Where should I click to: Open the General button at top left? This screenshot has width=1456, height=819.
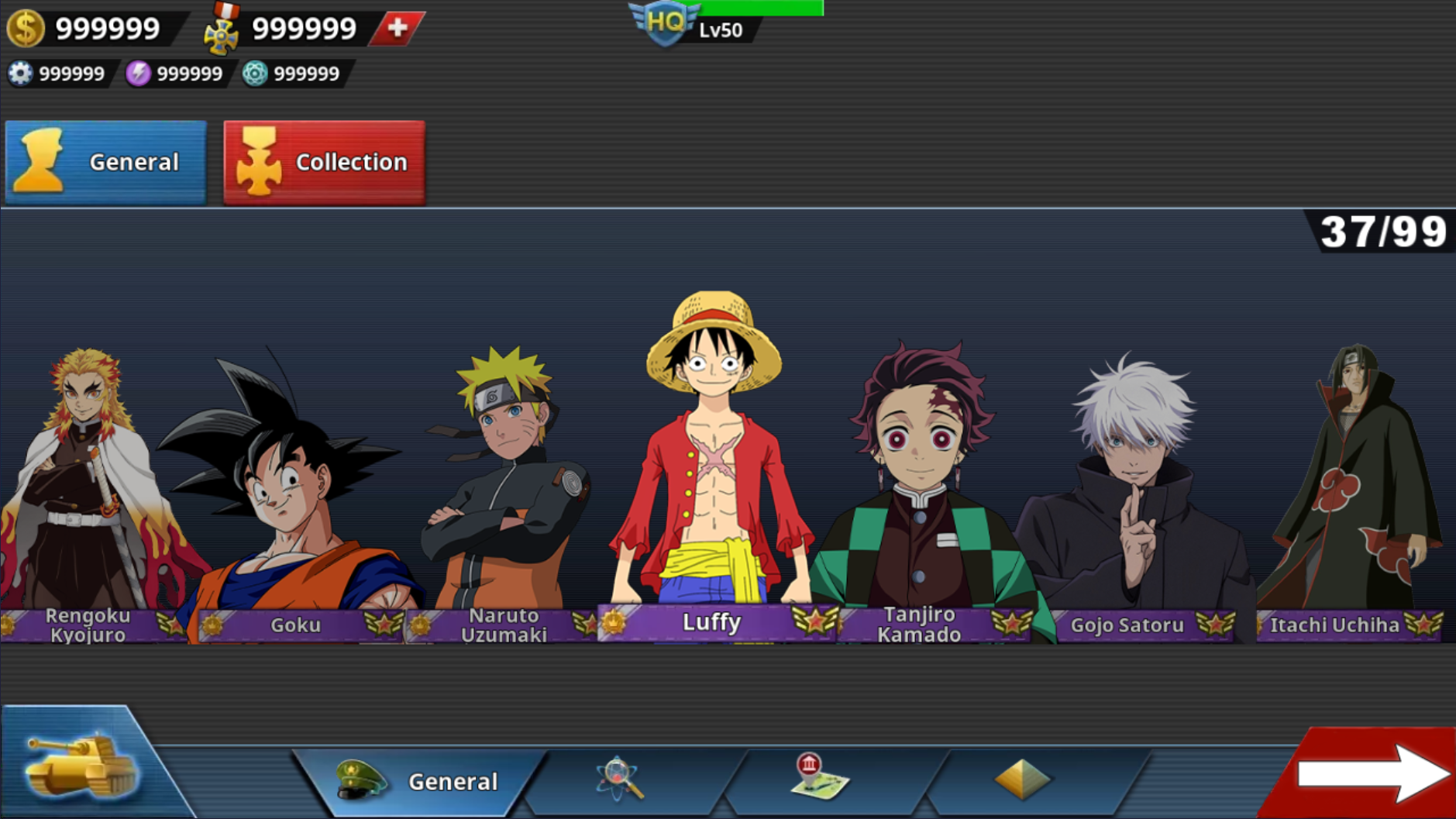[x=106, y=162]
